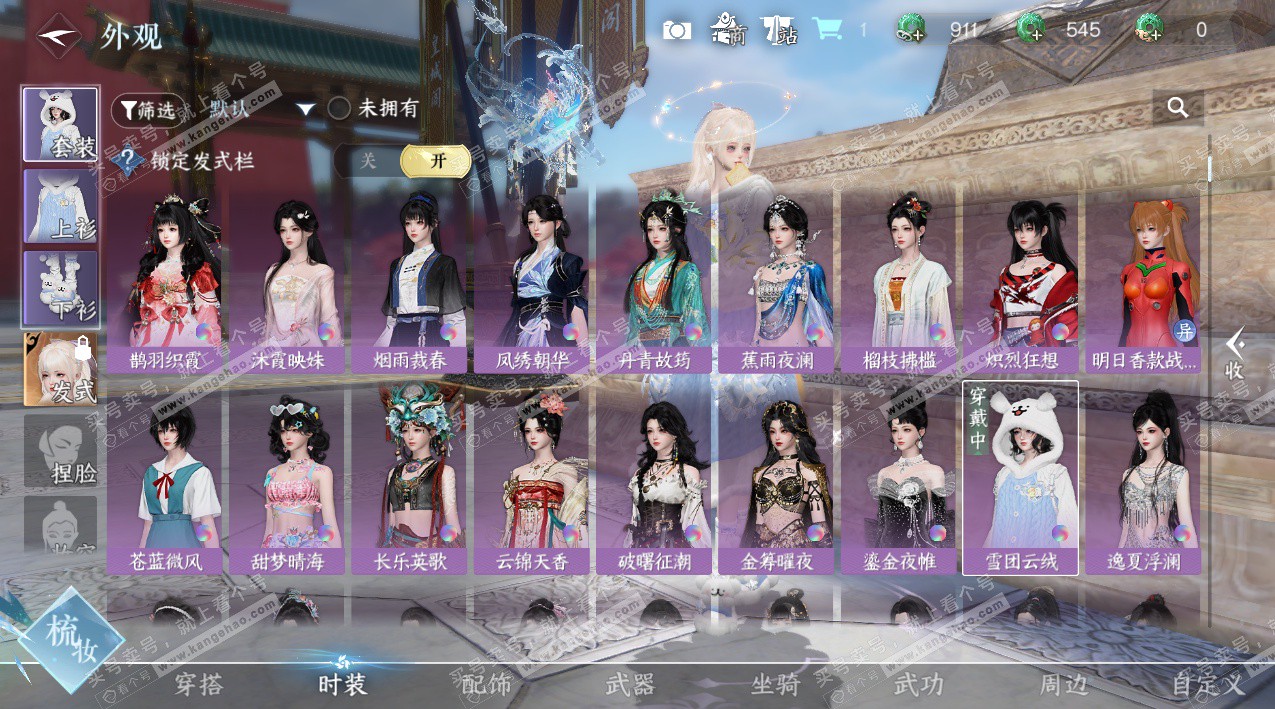This screenshot has height=709, width=1275.
Task: Switch to the 坐骑 mount tab
Action: pos(775,685)
